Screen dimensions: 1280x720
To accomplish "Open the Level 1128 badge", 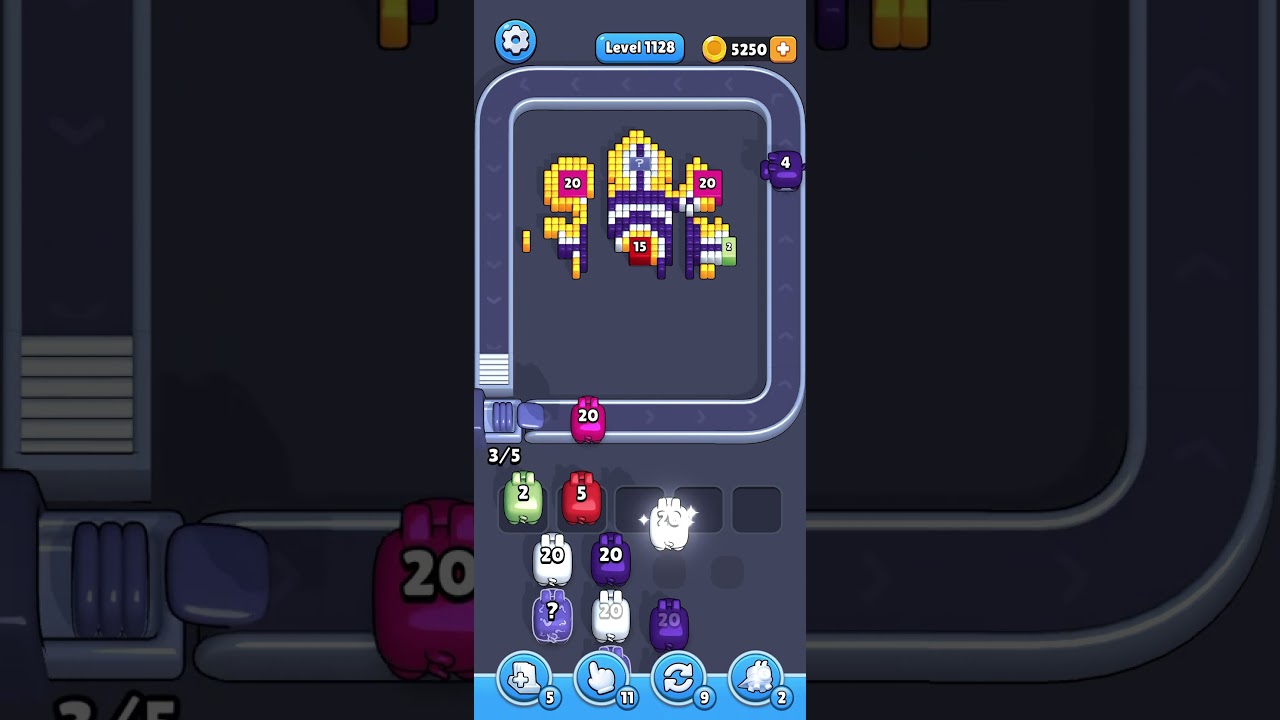I will pos(639,47).
